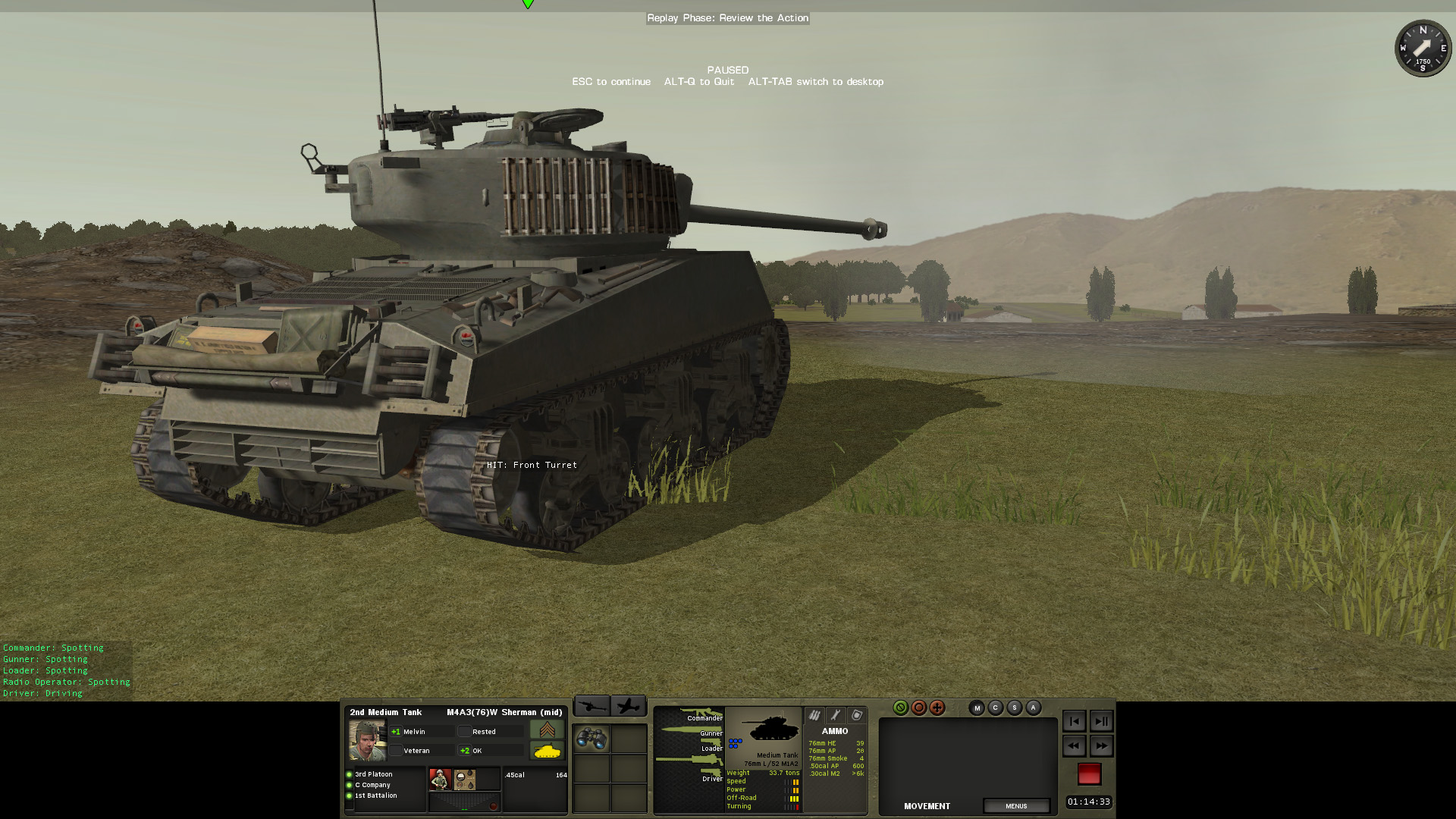Select the binoculars equipment slot
Image resolution: width=1456 pixels, height=819 pixels.
pos(591,738)
